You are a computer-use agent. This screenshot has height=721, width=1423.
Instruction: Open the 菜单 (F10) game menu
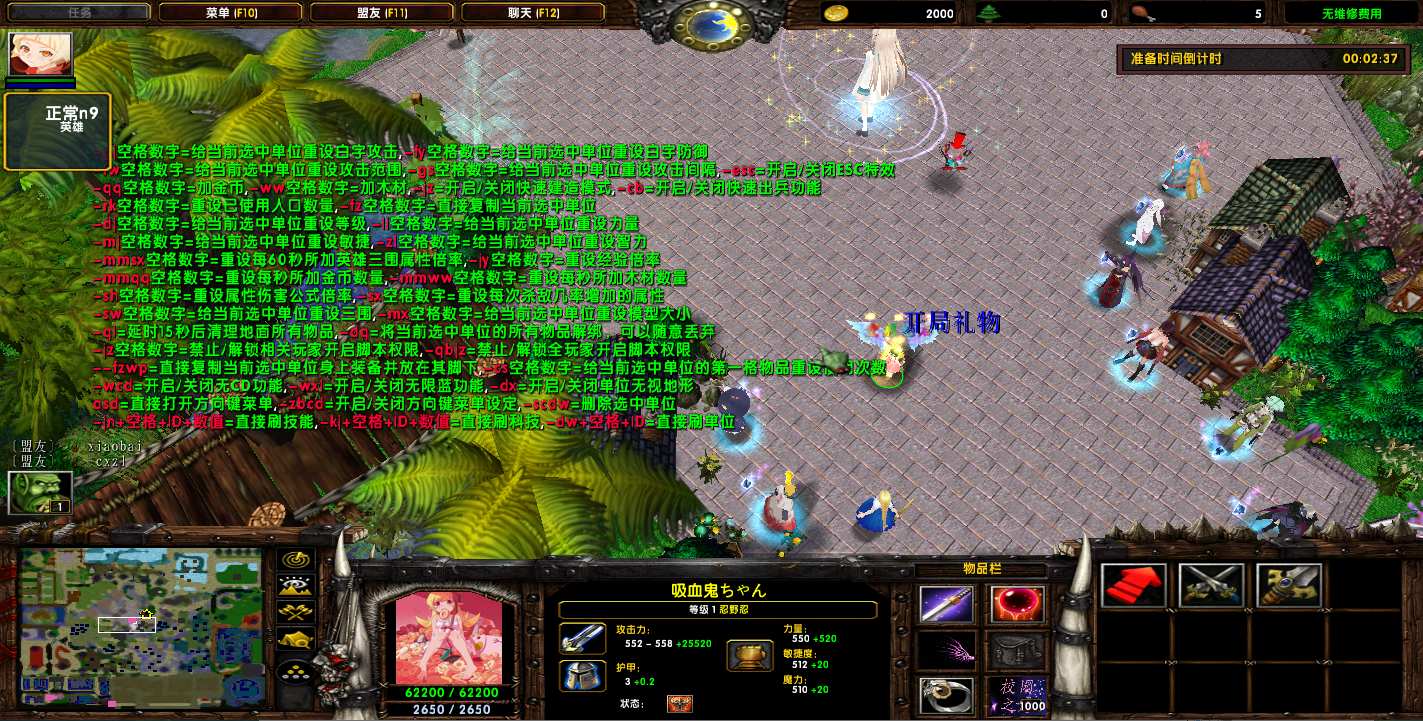coord(231,13)
